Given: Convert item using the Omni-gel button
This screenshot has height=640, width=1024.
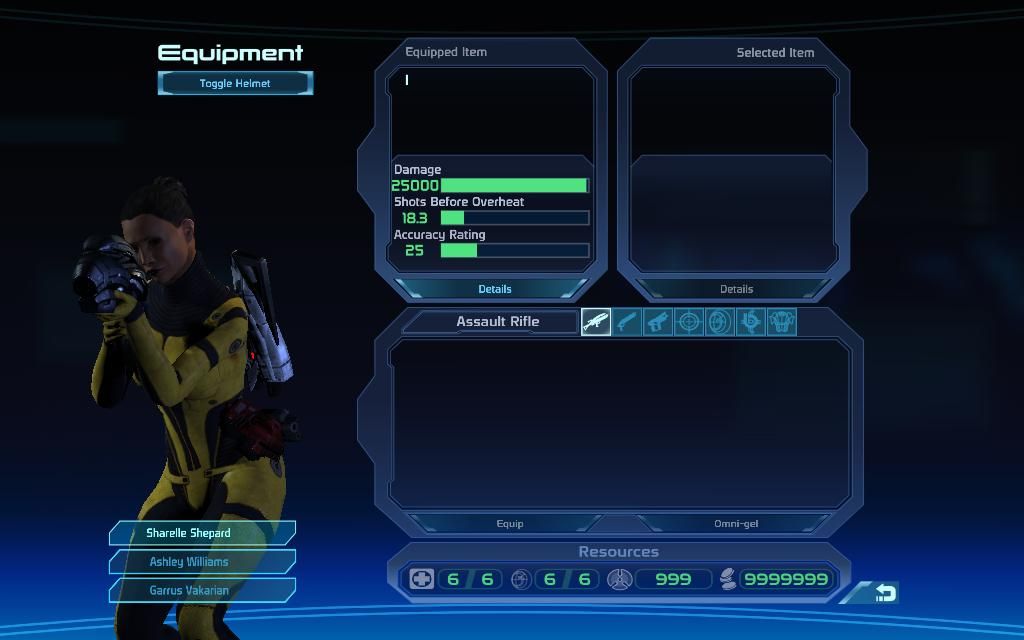Looking at the screenshot, I should (734, 523).
